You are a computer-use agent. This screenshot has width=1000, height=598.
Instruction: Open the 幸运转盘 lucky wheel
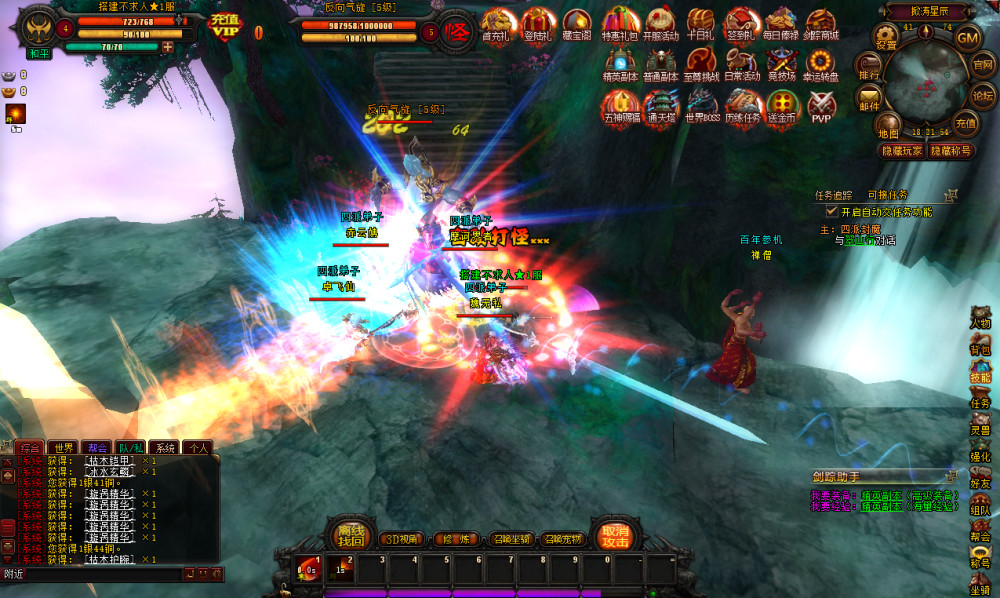click(x=823, y=65)
